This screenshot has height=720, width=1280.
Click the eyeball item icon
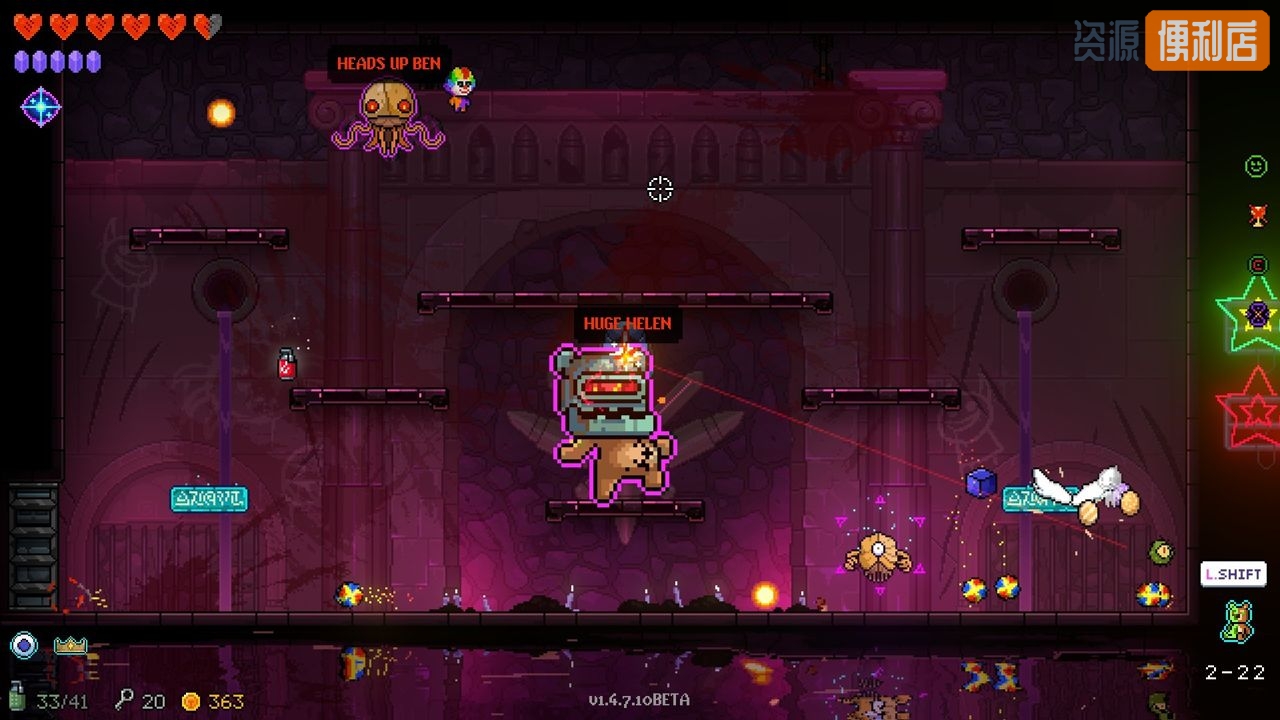[24, 645]
